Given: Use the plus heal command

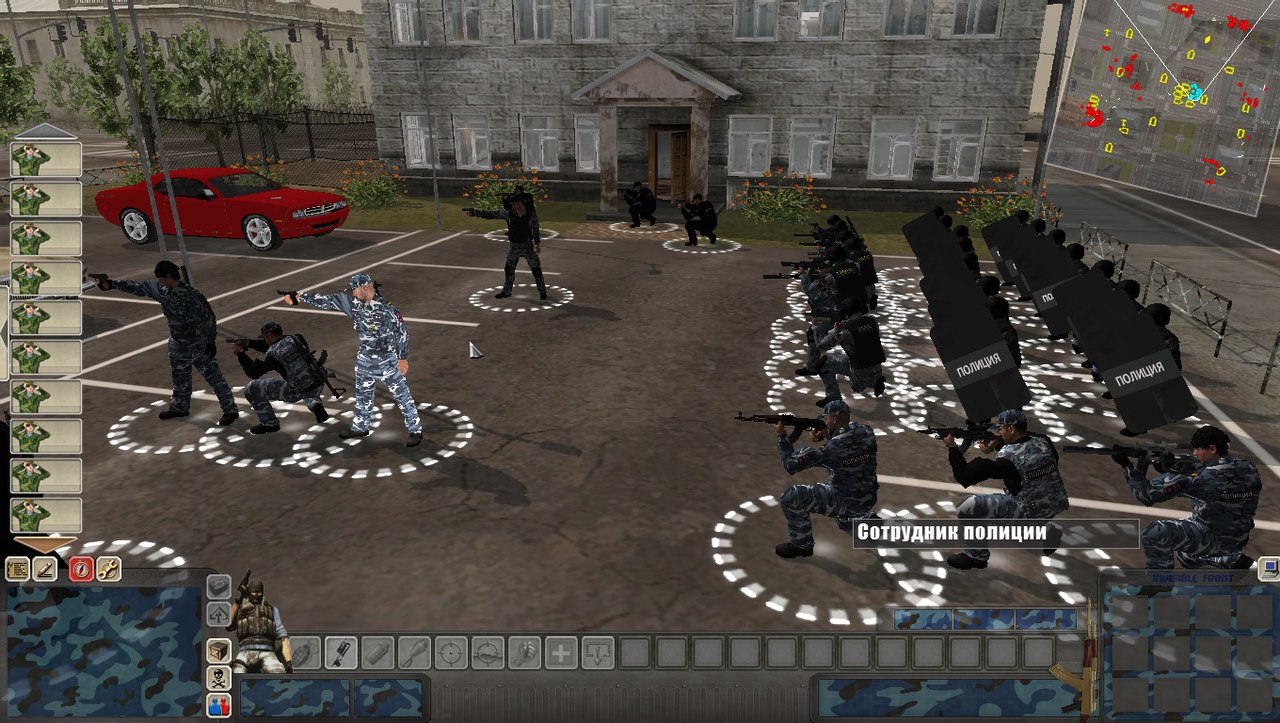Looking at the screenshot, I should (x=560, y=653).
